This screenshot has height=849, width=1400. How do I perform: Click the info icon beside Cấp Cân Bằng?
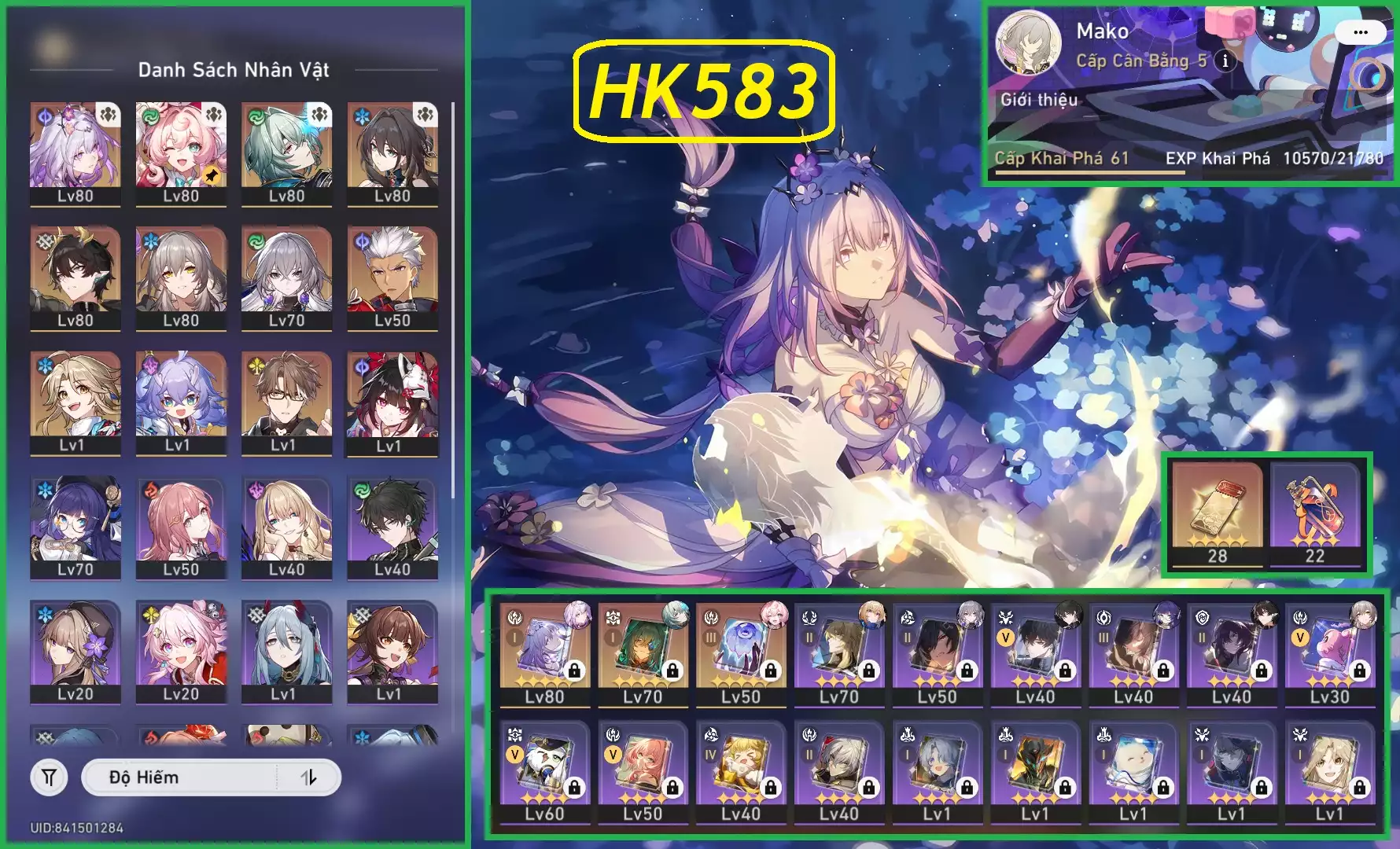pyautogui.click(x=1225, y=61)
